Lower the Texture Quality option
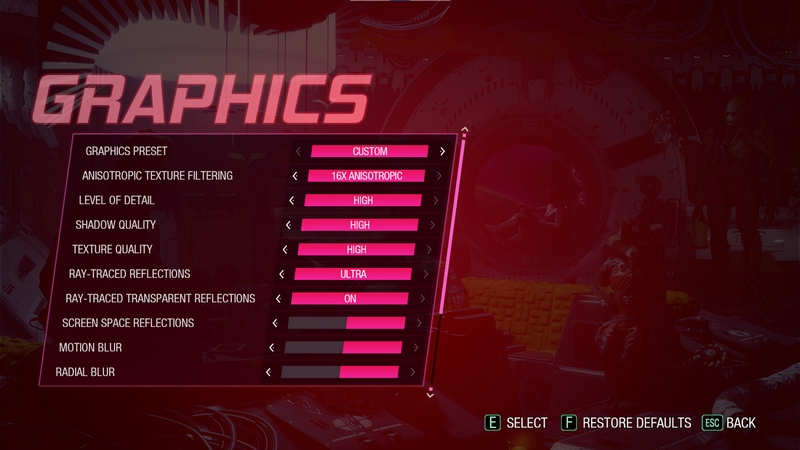The height and width of the screenshot is (450, 800). 285,249
